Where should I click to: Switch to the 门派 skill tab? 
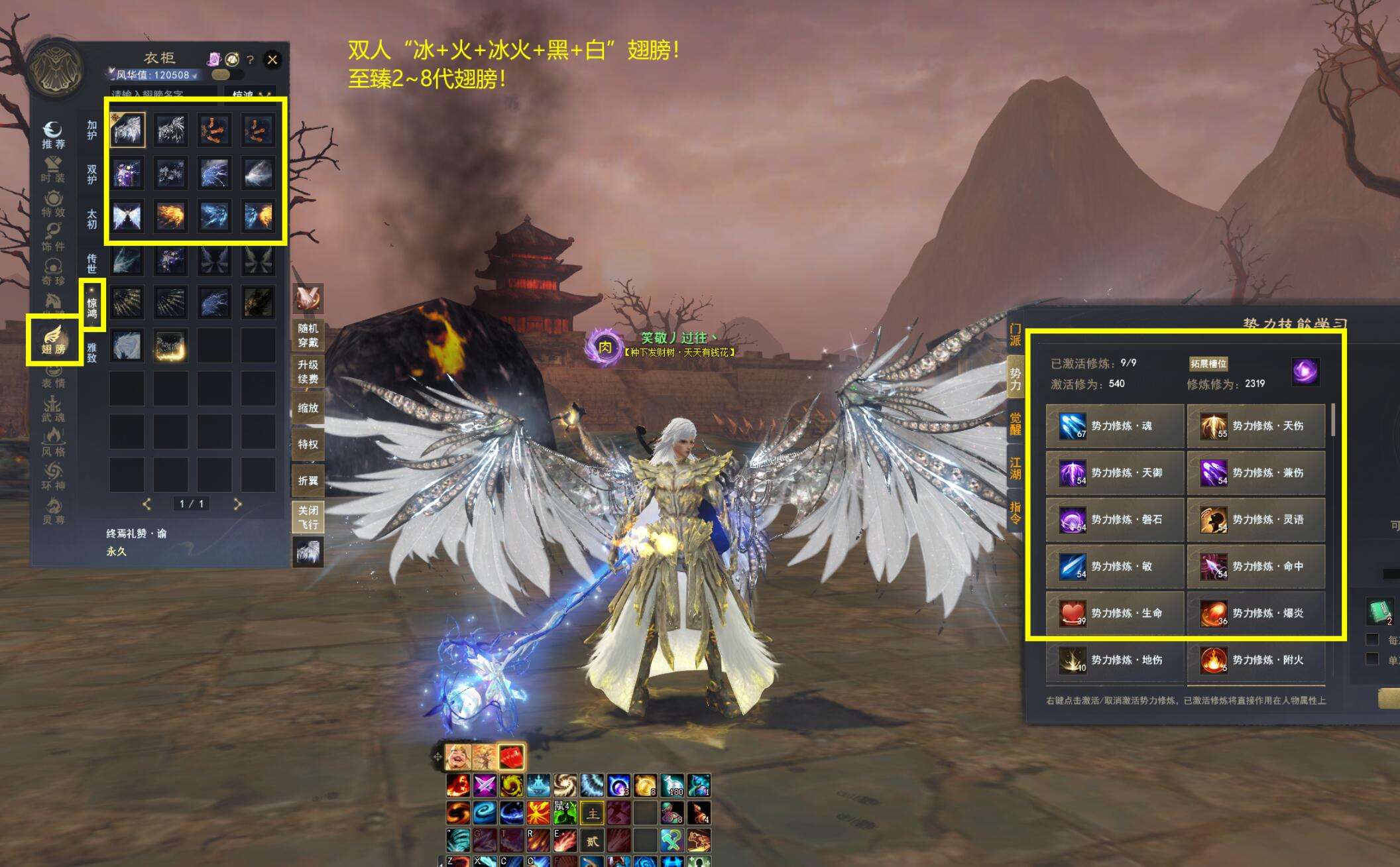pyautogui.click(x=1015, y=335)
